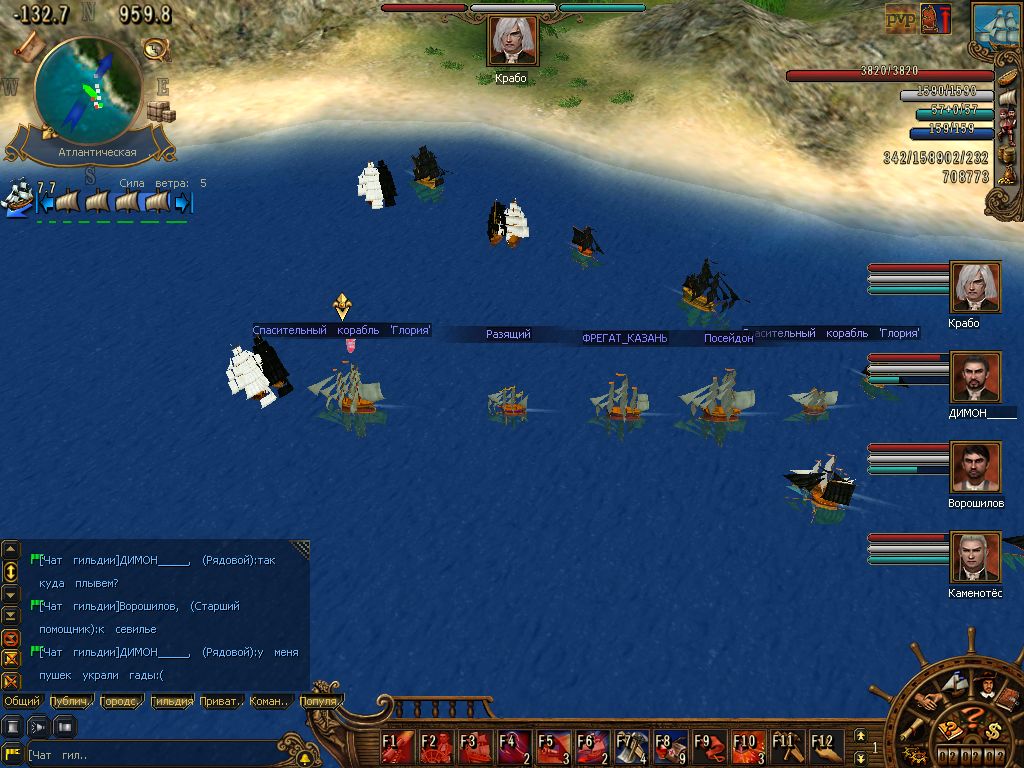Screen dimensions: 1024x768
Task: Open the dollar sign shop button
Action: [x=994, y=732]
